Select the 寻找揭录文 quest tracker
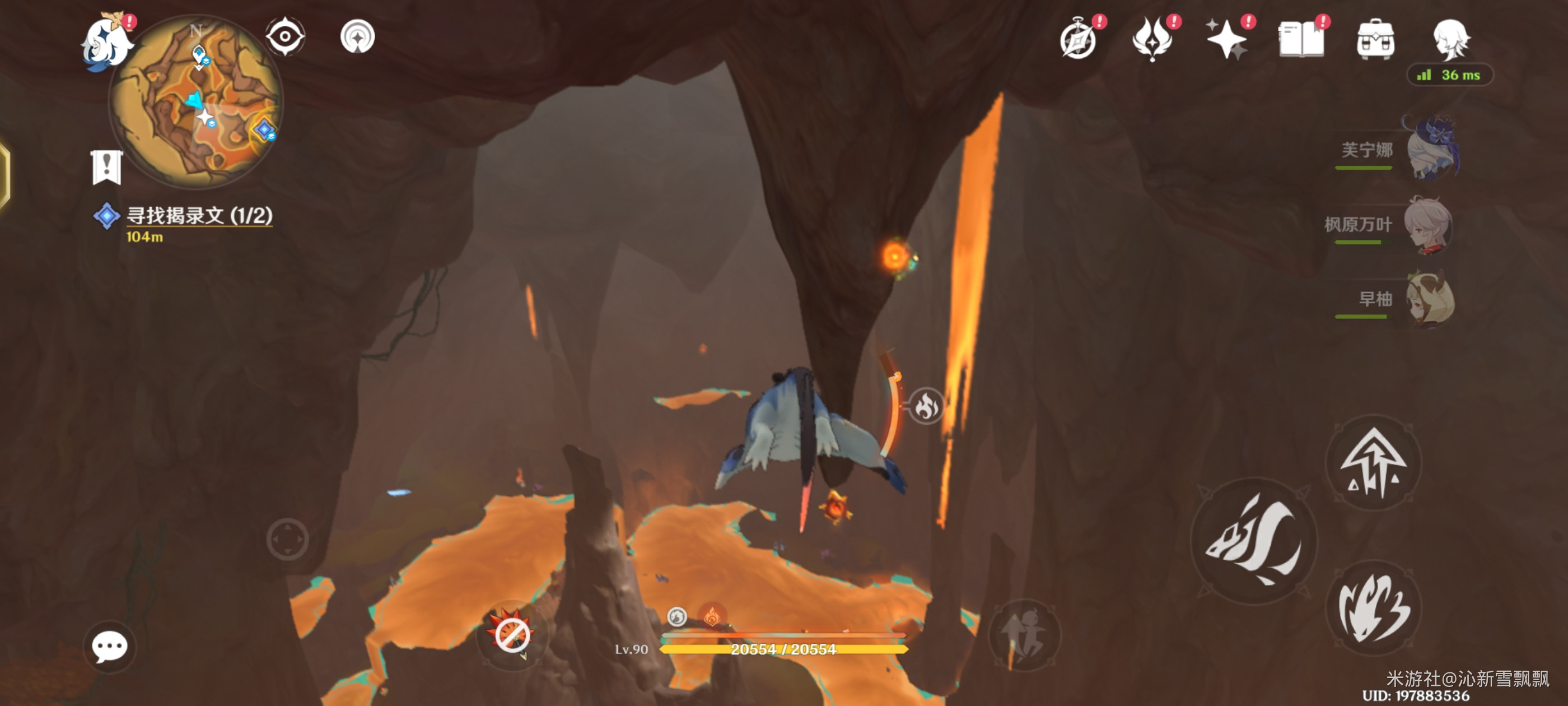 coord(198,216)
